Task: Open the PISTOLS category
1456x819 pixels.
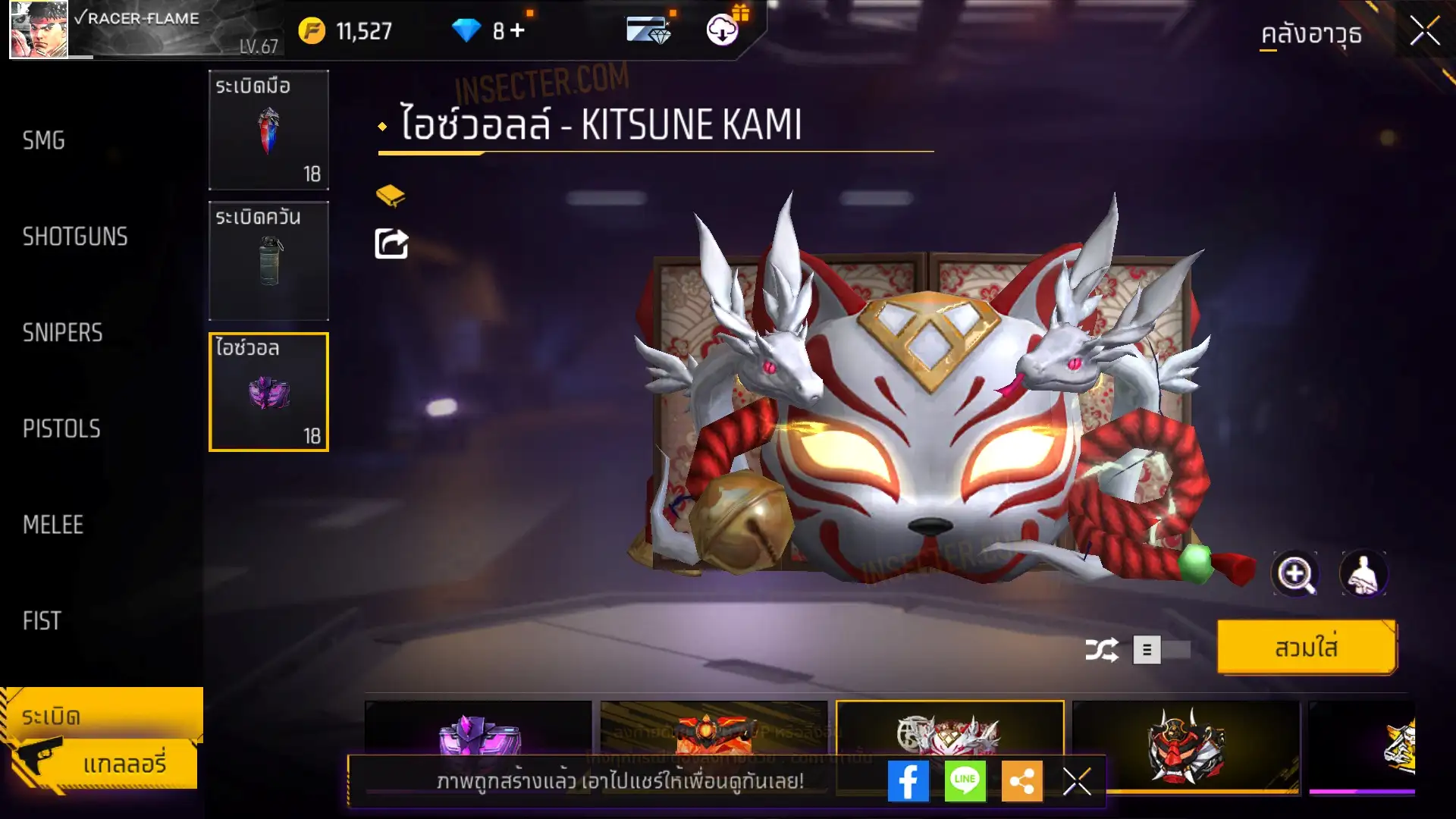Action: point(61,429)
